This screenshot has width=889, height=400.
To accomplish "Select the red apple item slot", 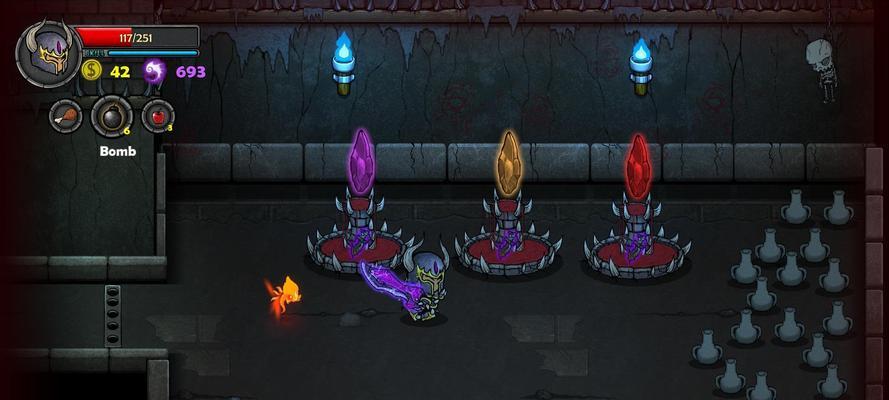I will [157, 115].
